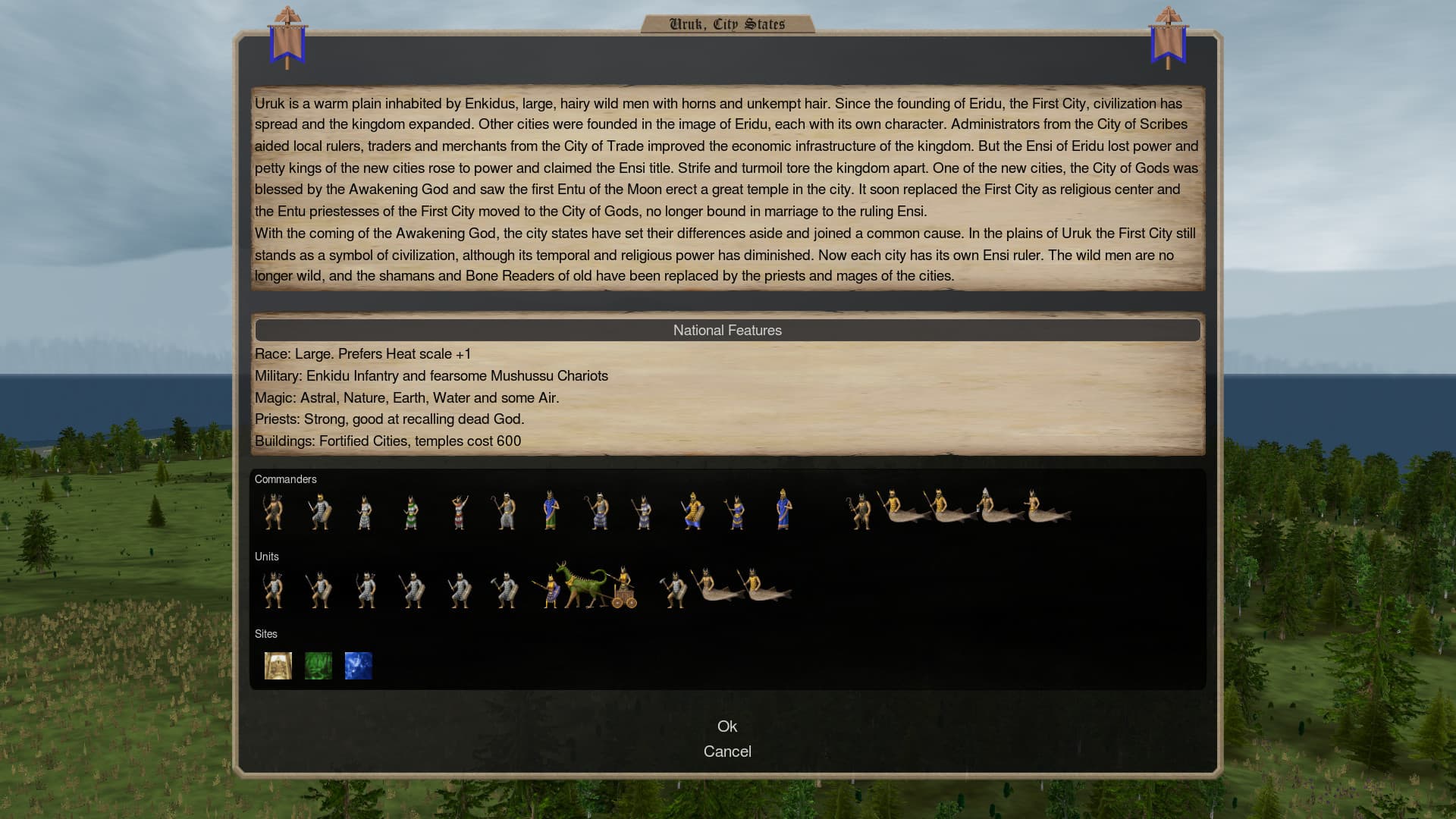Click the green forest site icon
The image size is (1456, 819).
[318, 666]
